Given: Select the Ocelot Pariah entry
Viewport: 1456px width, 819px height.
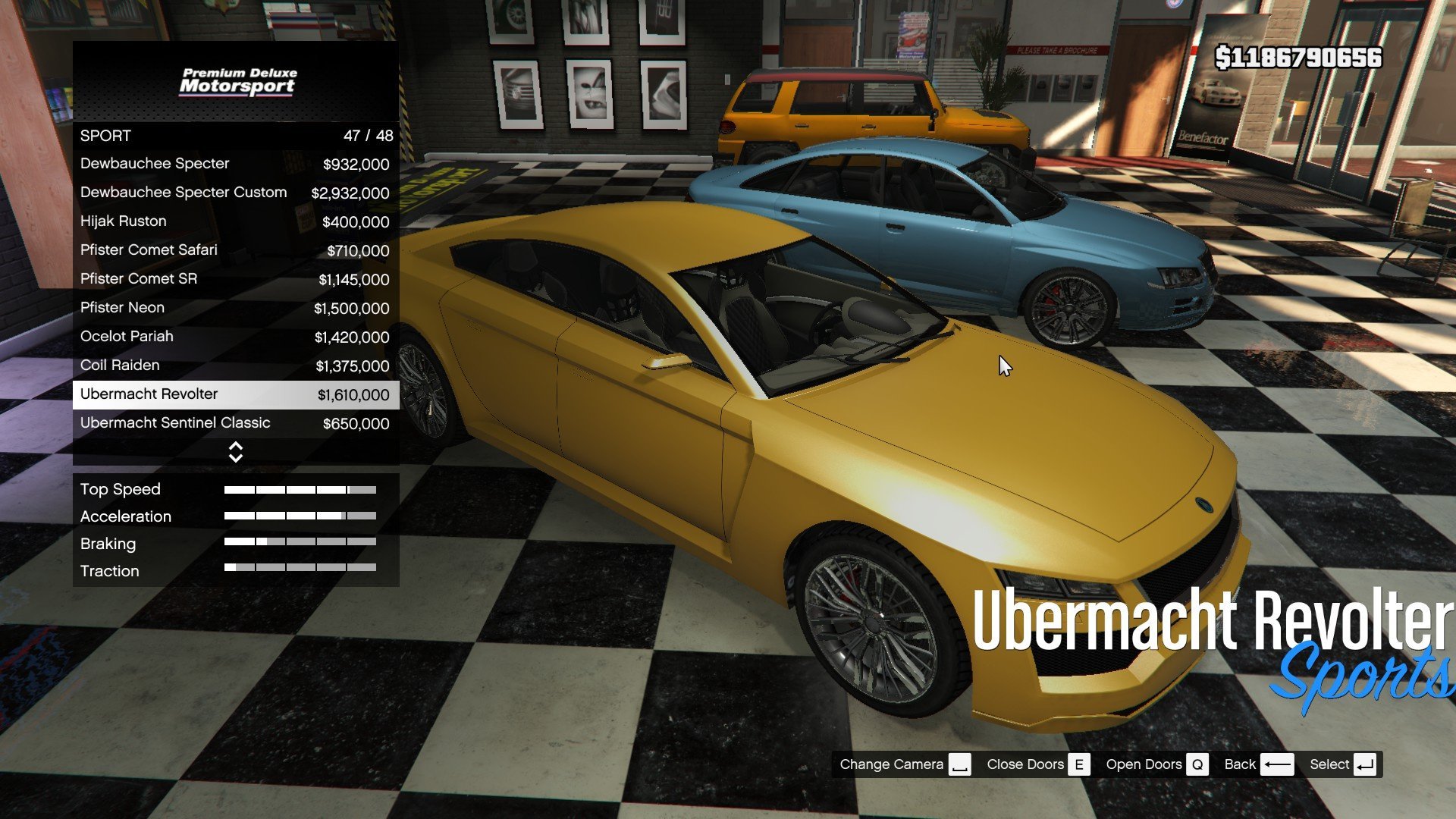Looking at the screenshot, I should [x=235, y=337].
